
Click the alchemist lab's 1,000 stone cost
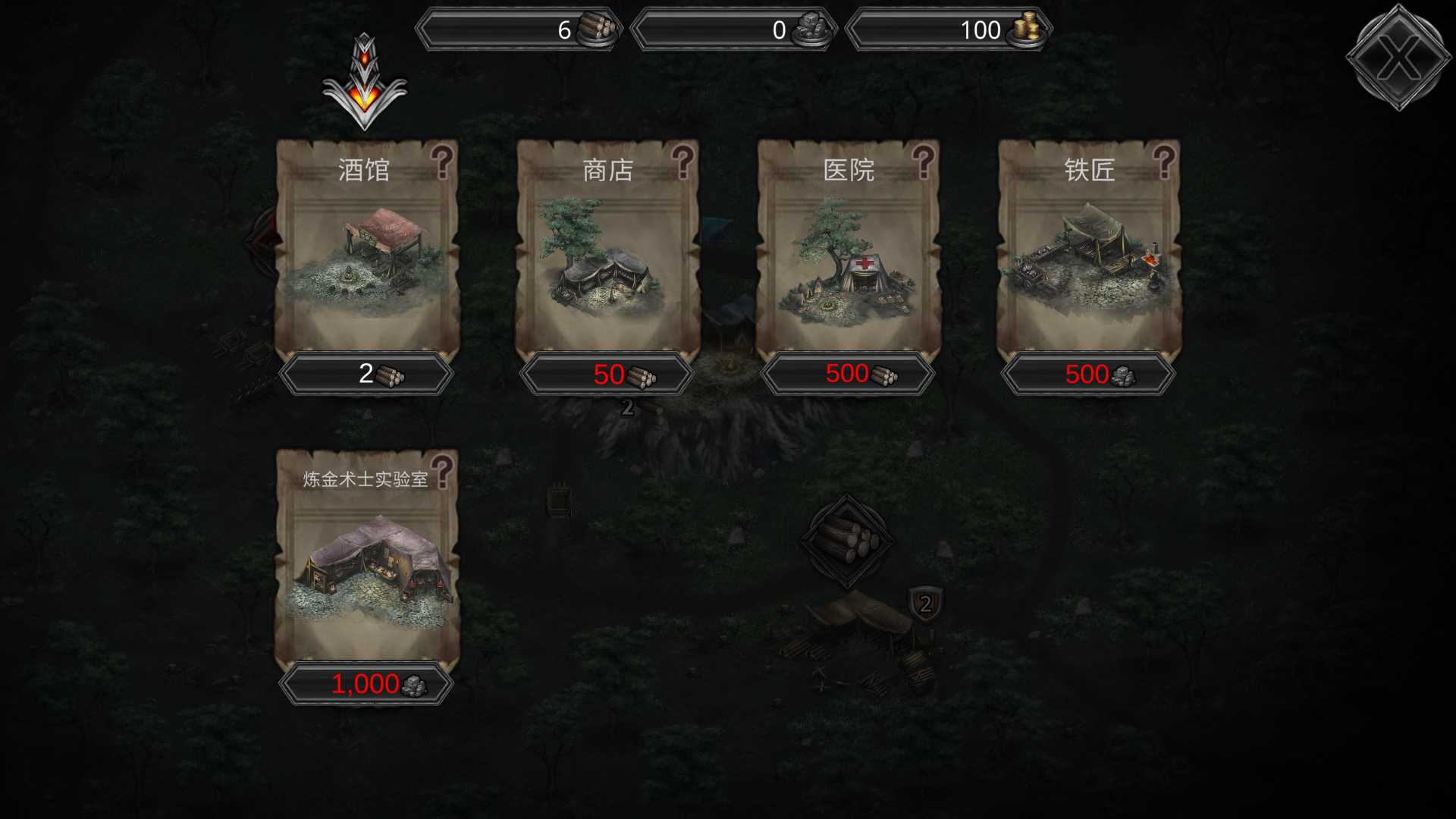coord(366,684)
